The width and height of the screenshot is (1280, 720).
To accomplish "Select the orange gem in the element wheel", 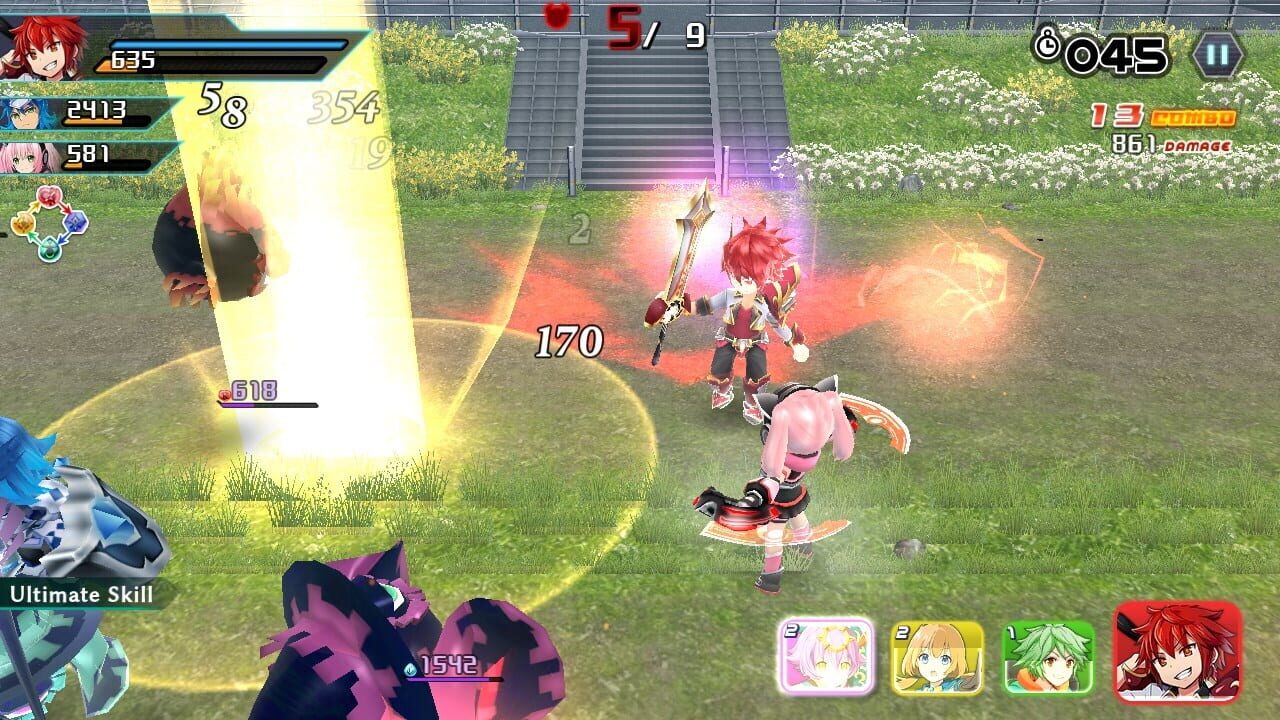I will pyautogui.click(x=23, y=223).
